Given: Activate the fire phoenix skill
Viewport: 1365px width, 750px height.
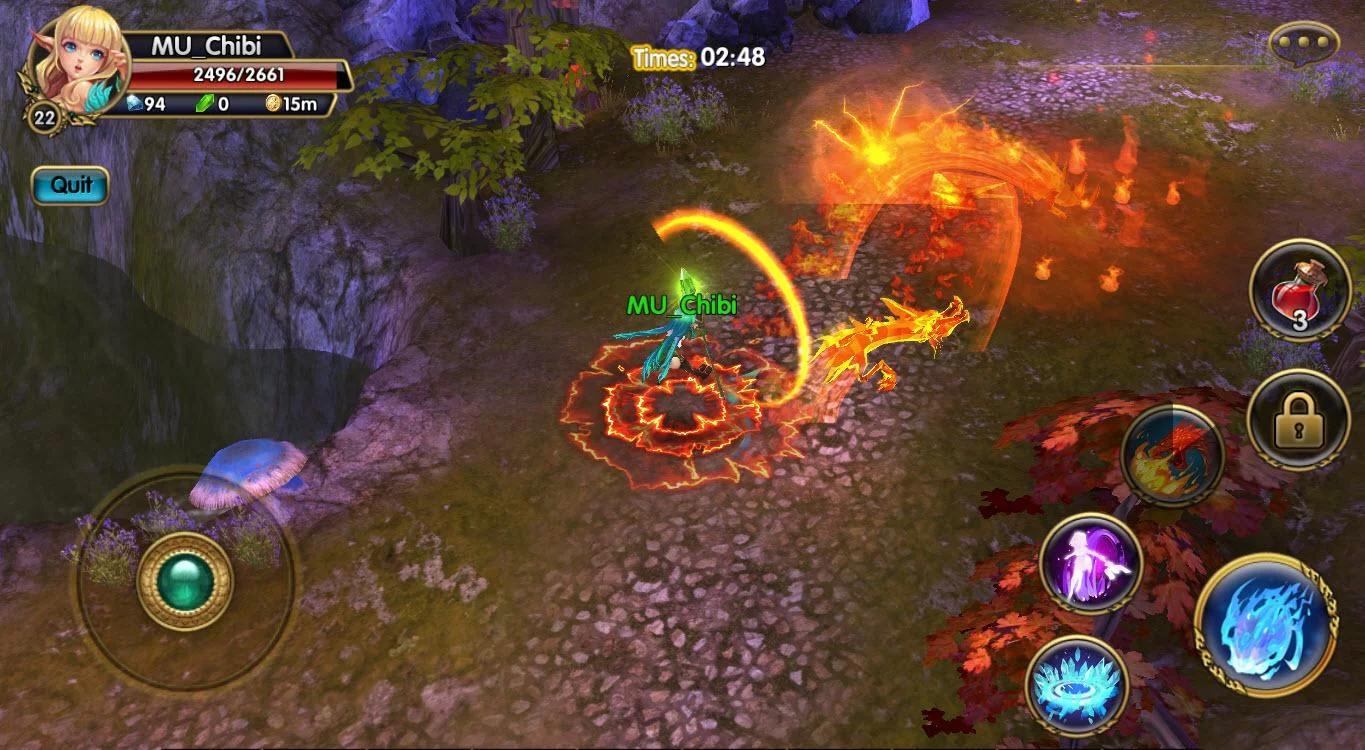Looking at the screenshot, I should coord(1173,457).
